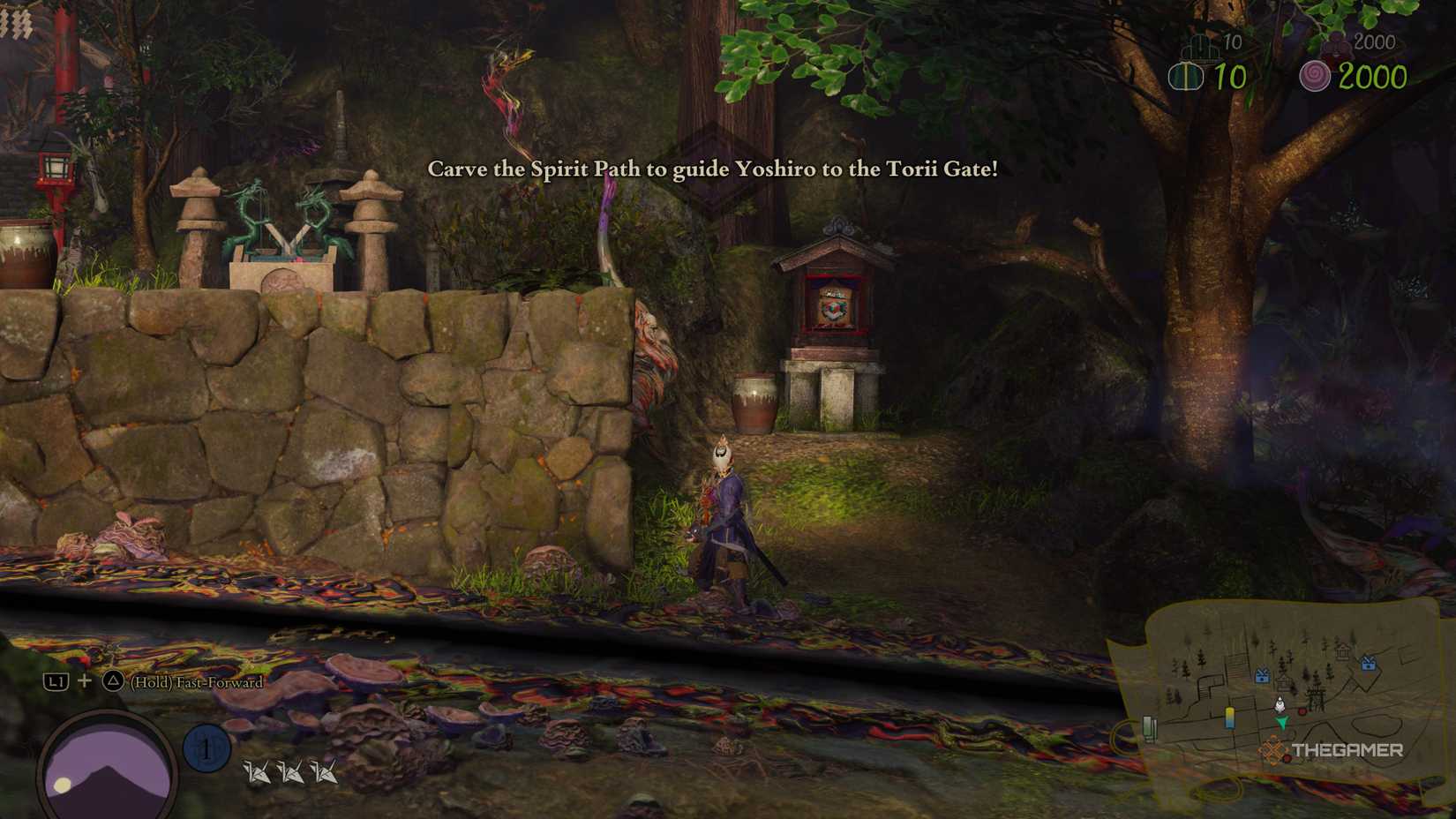Image resolution: width=1456 pixels, height=819 pixels.
Task: Click the red enemy dot on the minimap
Action: [x=1302, y=711]
